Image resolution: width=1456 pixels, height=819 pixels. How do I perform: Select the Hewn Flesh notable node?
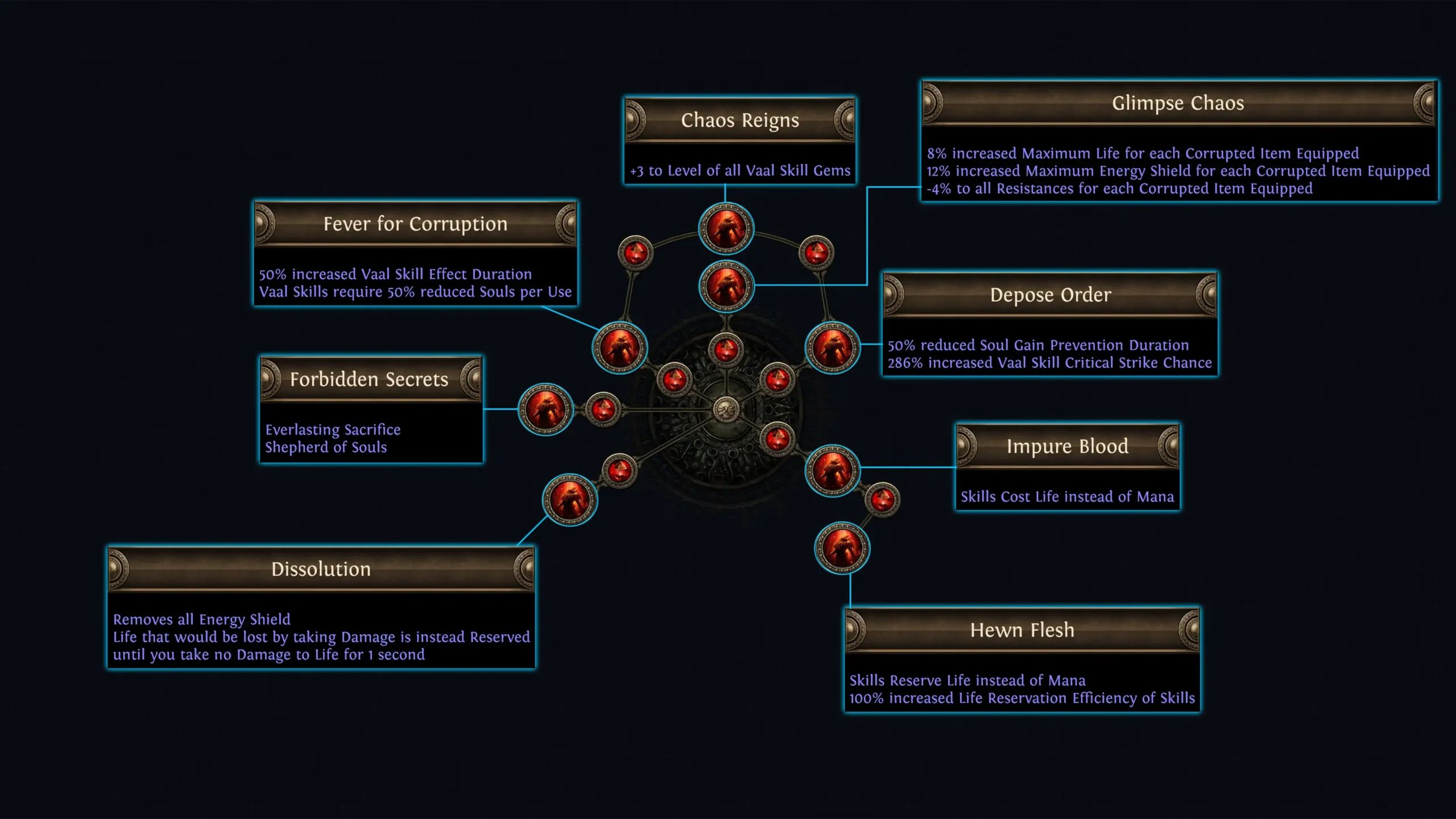pos(842,547)
